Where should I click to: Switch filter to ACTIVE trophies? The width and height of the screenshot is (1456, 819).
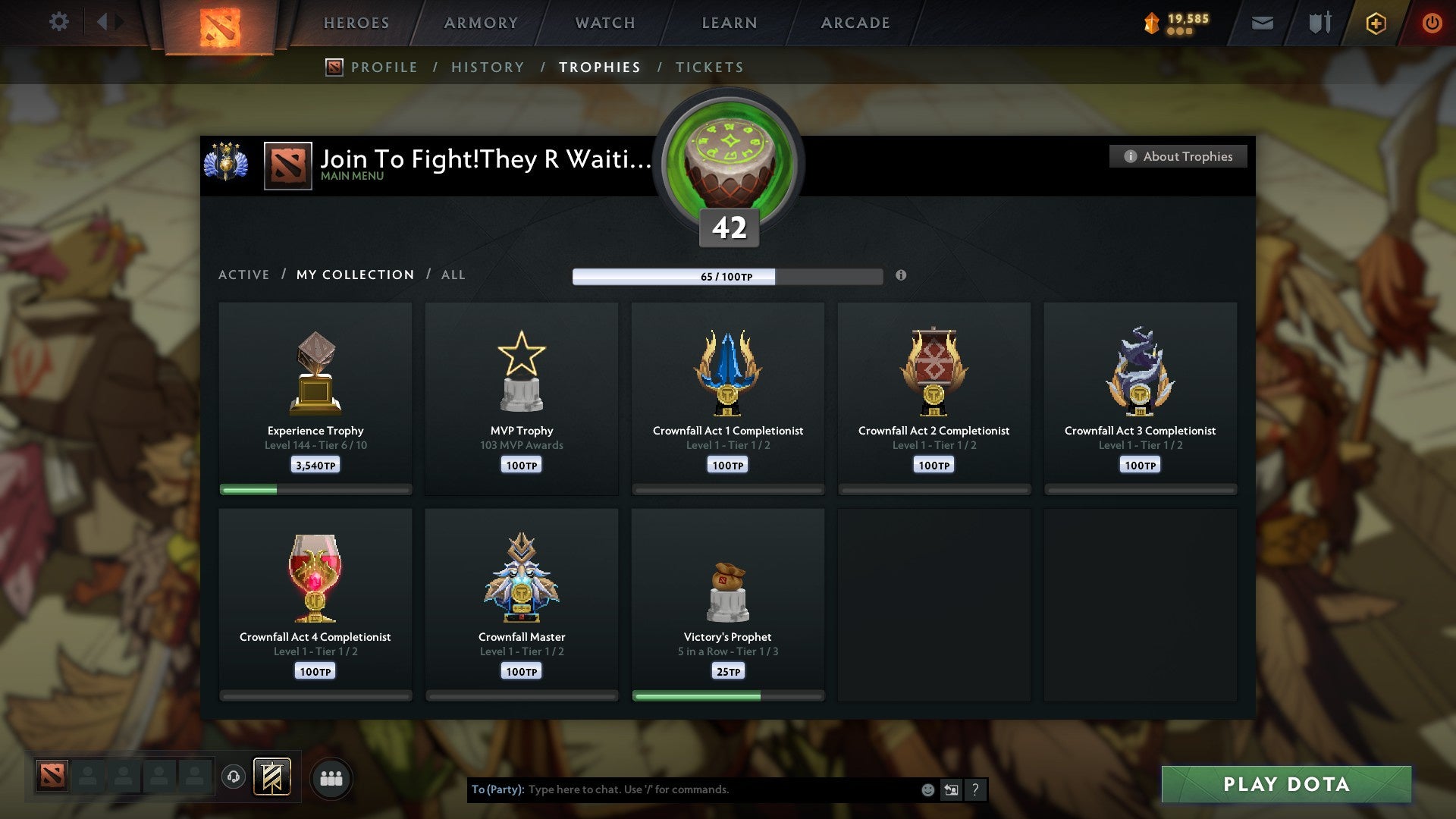tap(244, 275)
